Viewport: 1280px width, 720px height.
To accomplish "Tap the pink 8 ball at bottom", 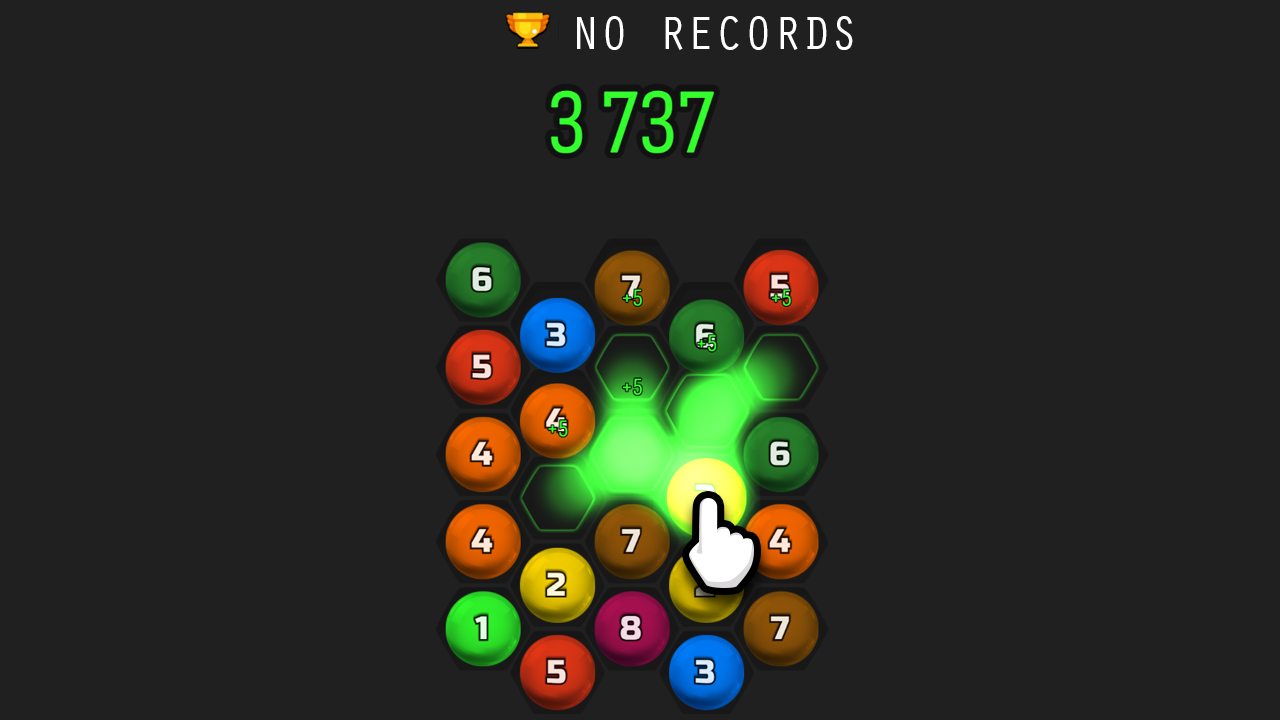I will [632, 628].
